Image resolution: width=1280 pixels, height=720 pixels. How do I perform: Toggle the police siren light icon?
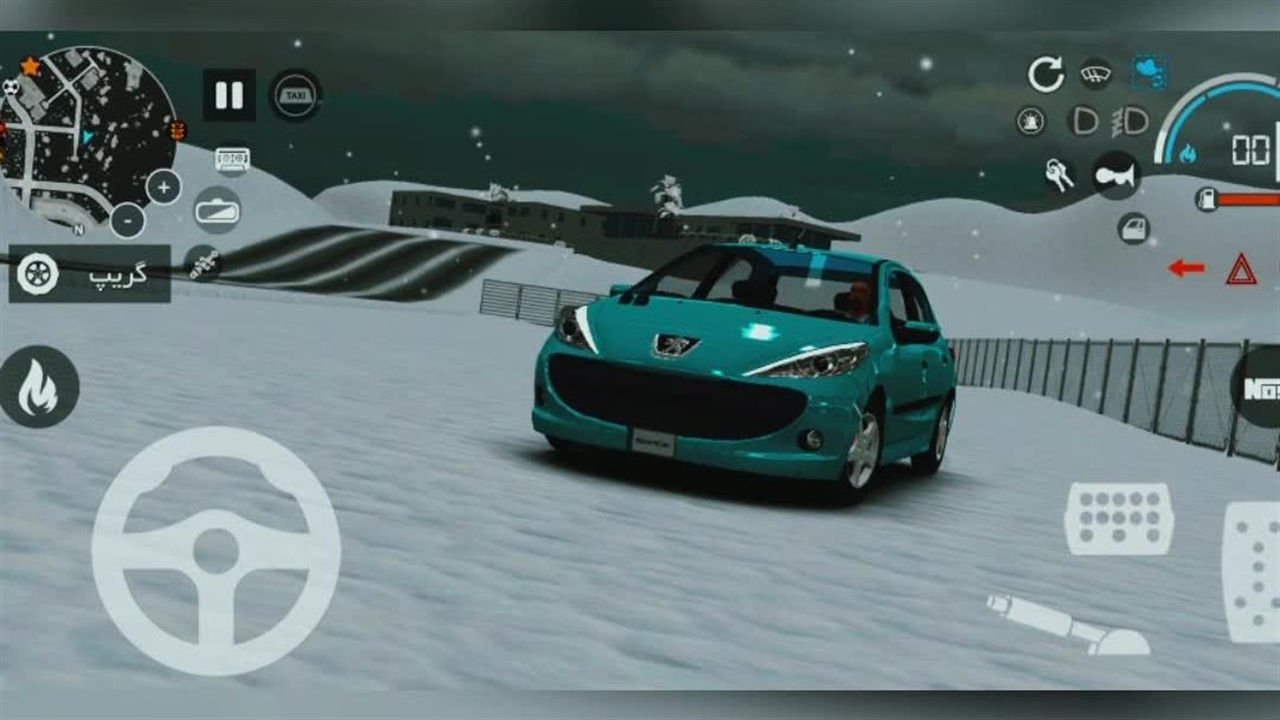pos(1030,121)
